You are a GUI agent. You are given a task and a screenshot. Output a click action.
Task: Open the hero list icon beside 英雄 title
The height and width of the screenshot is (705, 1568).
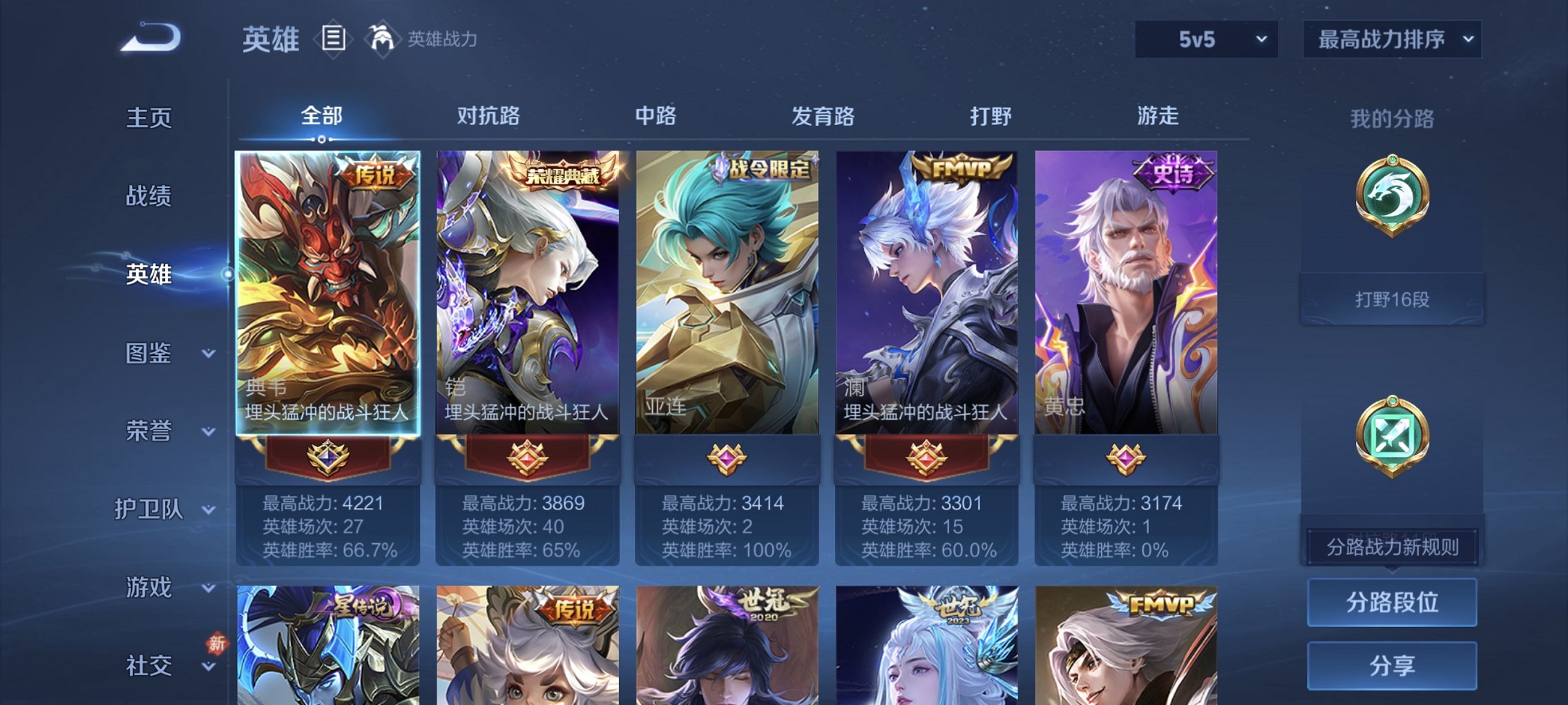(x=335, y=38)
